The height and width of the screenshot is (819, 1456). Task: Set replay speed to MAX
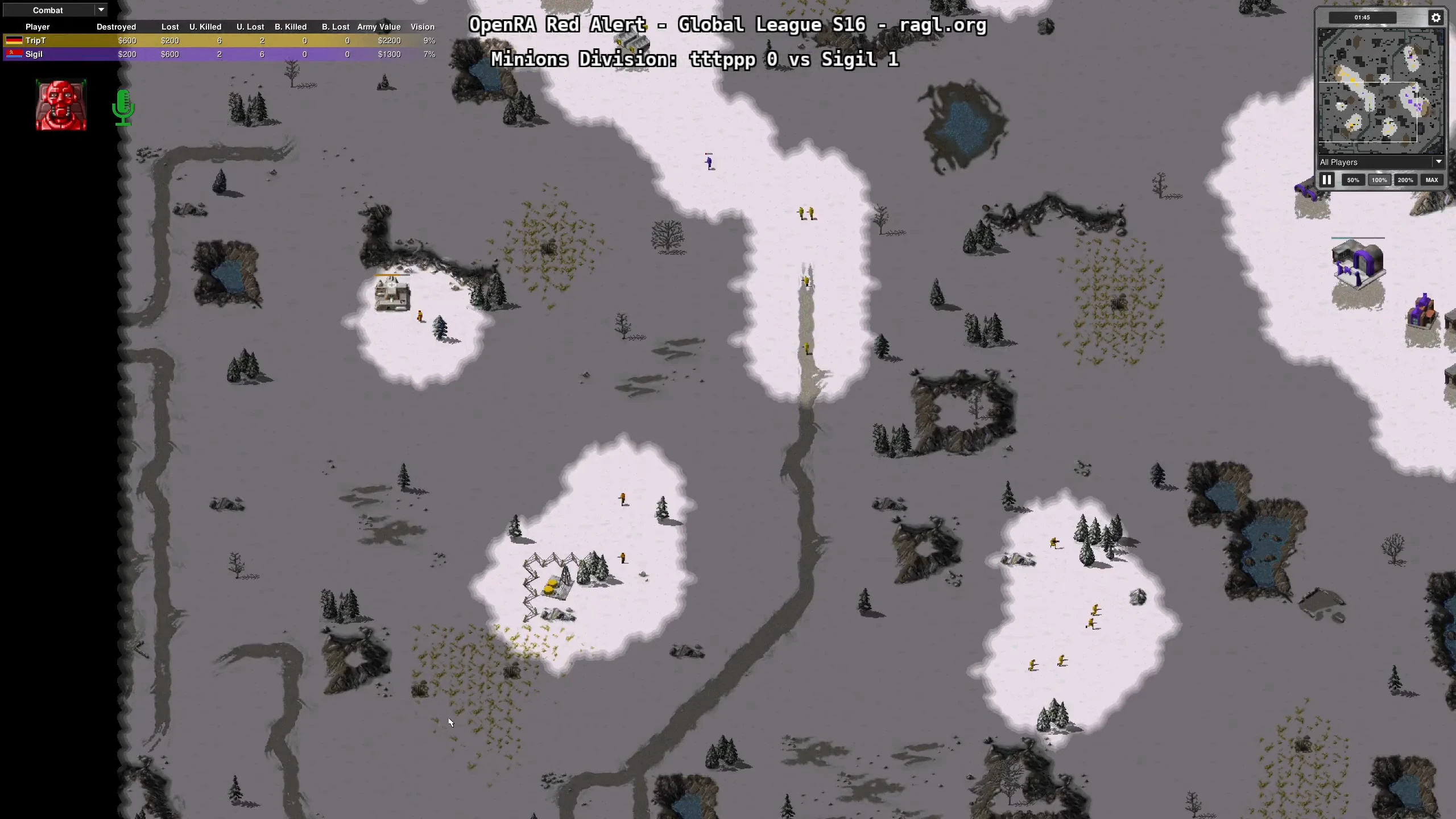[x=1432, y=180]
